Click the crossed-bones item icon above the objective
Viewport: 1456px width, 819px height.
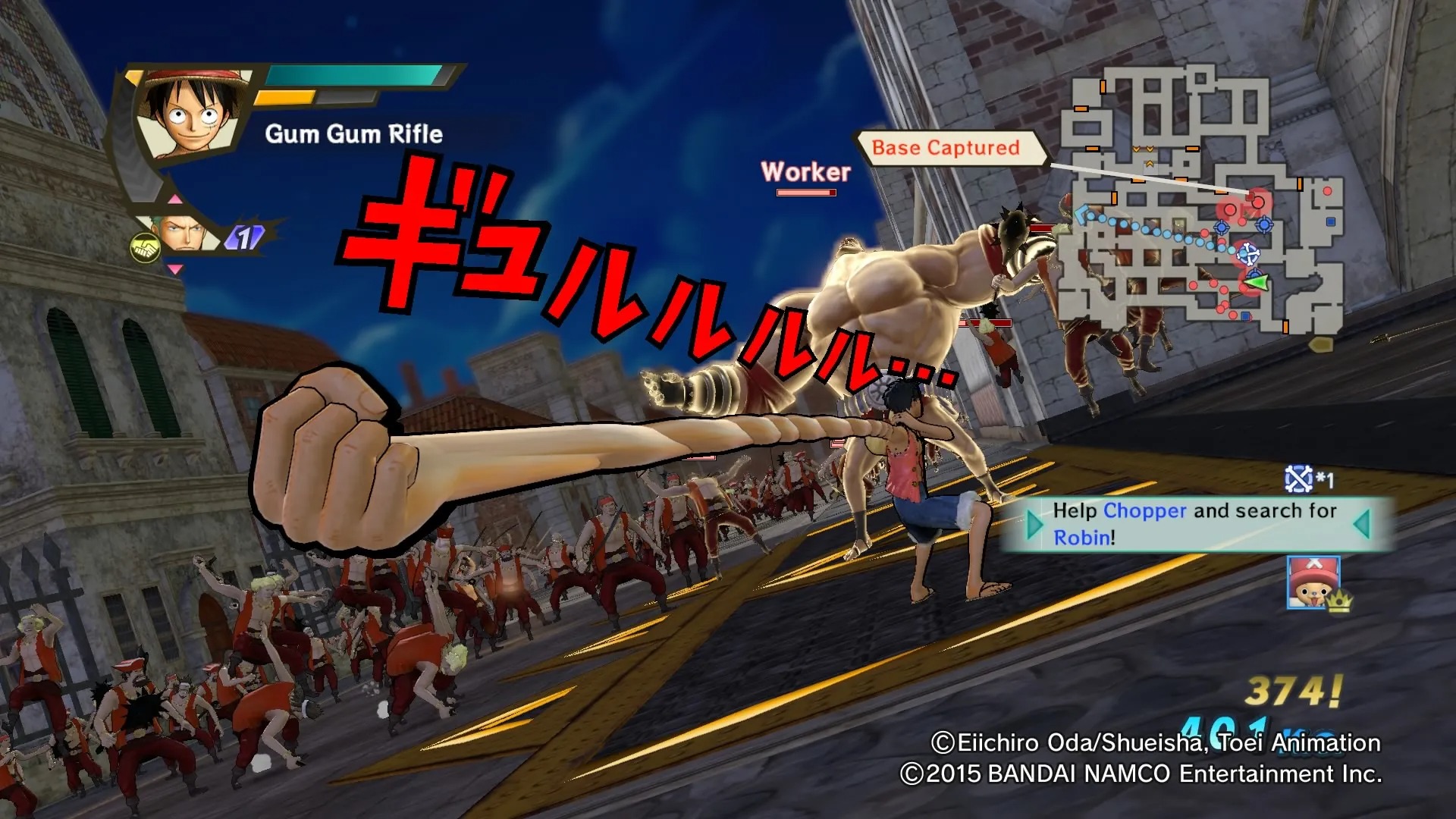(1299, 478)
